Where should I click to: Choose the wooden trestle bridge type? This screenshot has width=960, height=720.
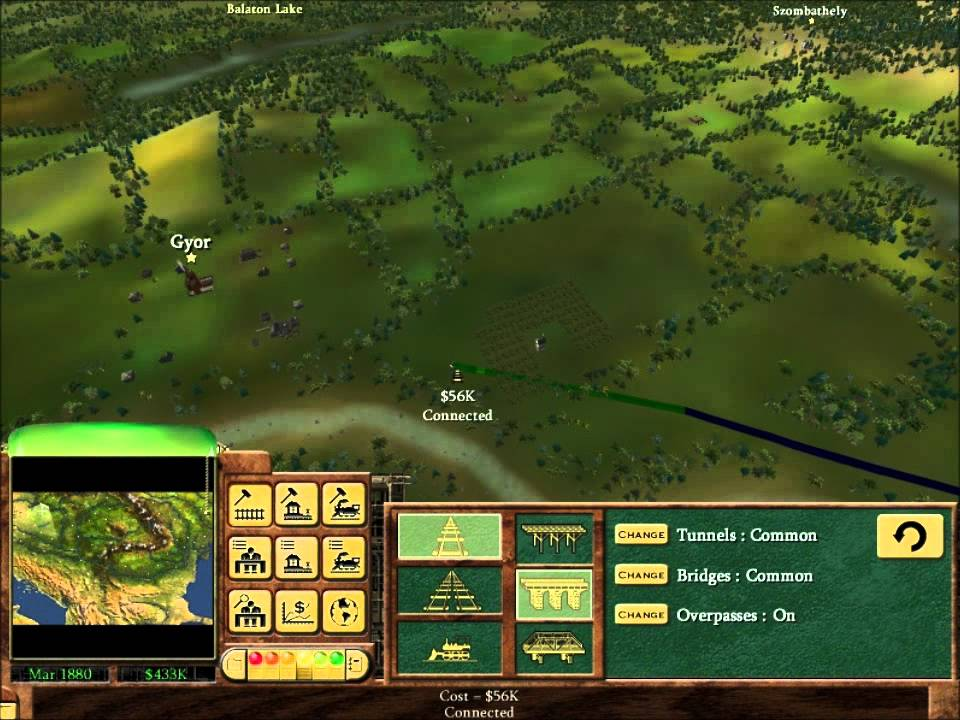[554, 537]
